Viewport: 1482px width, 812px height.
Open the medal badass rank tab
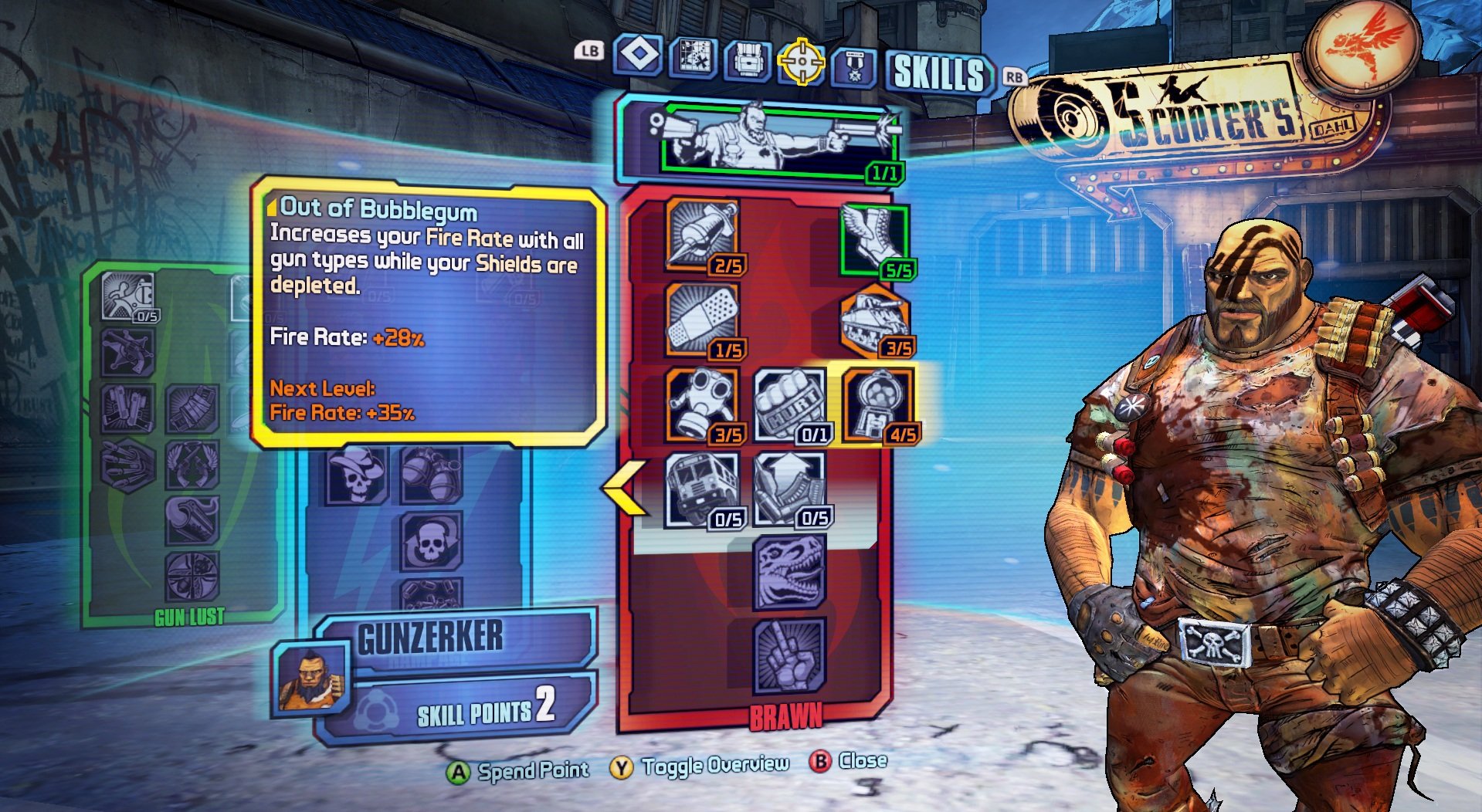click(x=854, y=67)
